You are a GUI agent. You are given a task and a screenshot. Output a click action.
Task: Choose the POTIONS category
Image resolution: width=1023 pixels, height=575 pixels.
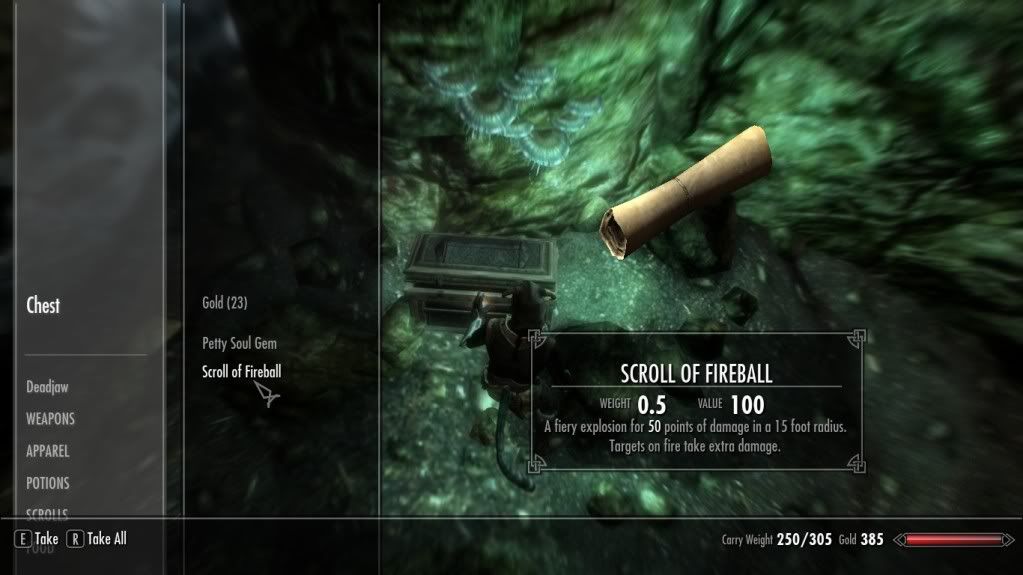[48, 483]
